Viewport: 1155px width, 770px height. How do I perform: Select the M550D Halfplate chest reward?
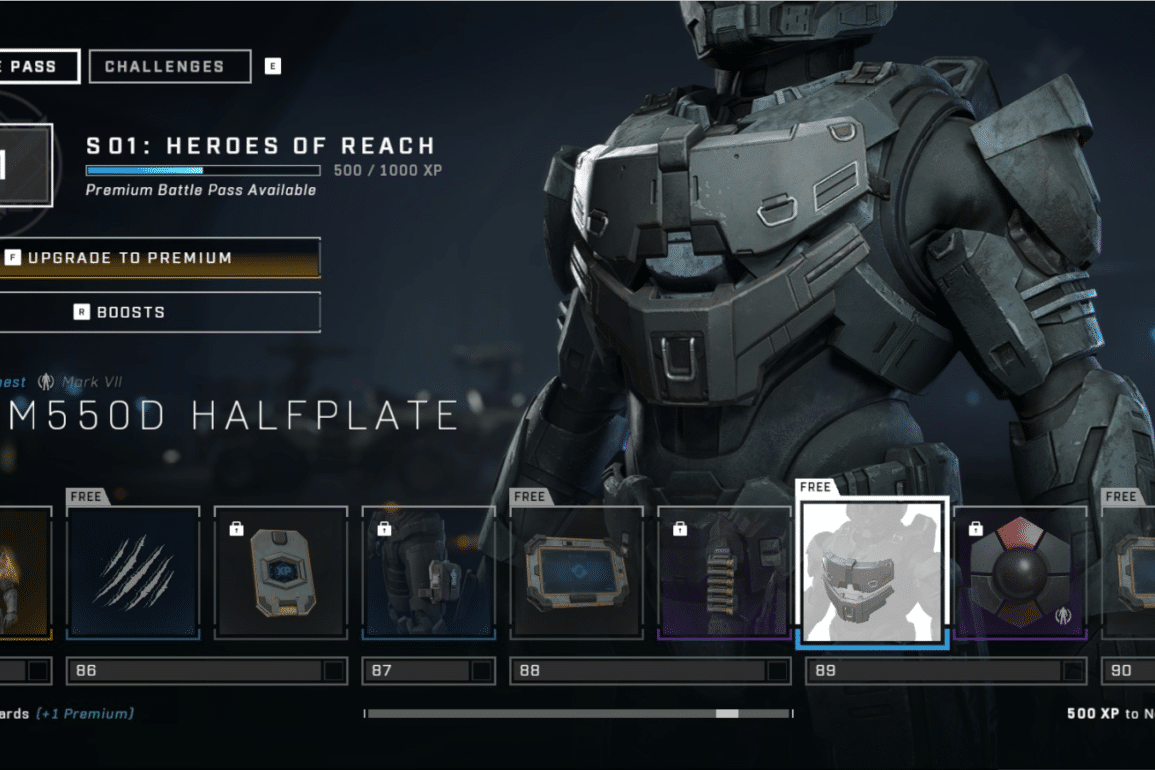pyautogui.click(x=872, y=572)
